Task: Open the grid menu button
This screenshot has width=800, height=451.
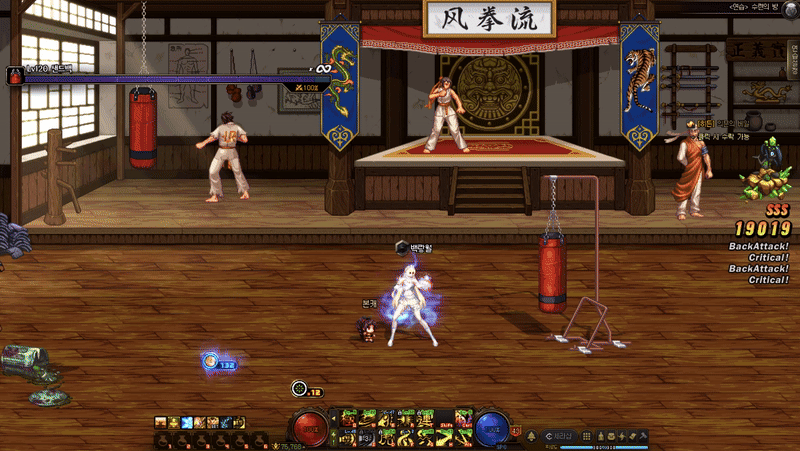Action: click(x=587, y=436)
